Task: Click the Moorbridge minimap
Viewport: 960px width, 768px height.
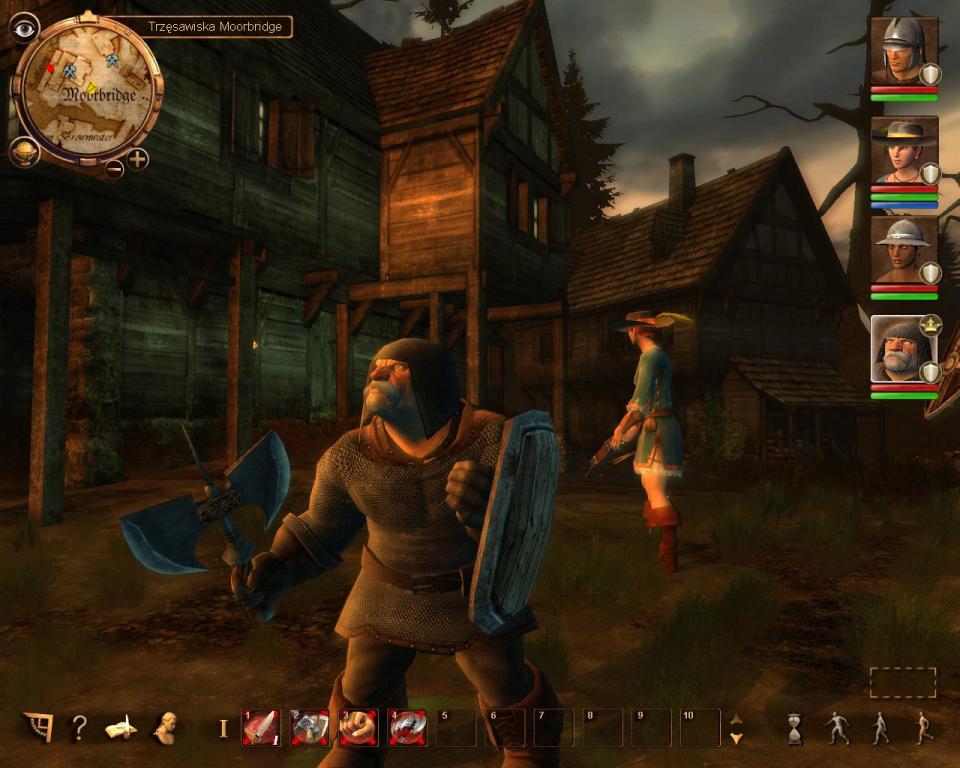Action: point(87,90)
